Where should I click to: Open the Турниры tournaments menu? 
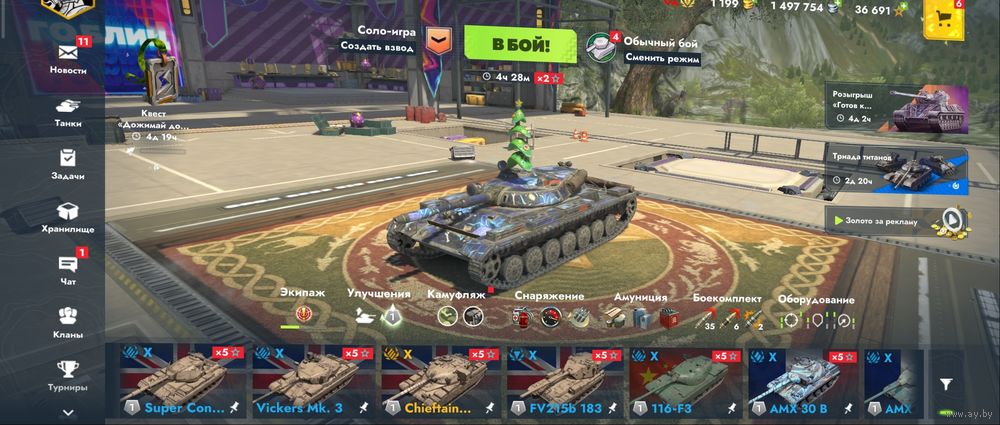tap(68, 374)
